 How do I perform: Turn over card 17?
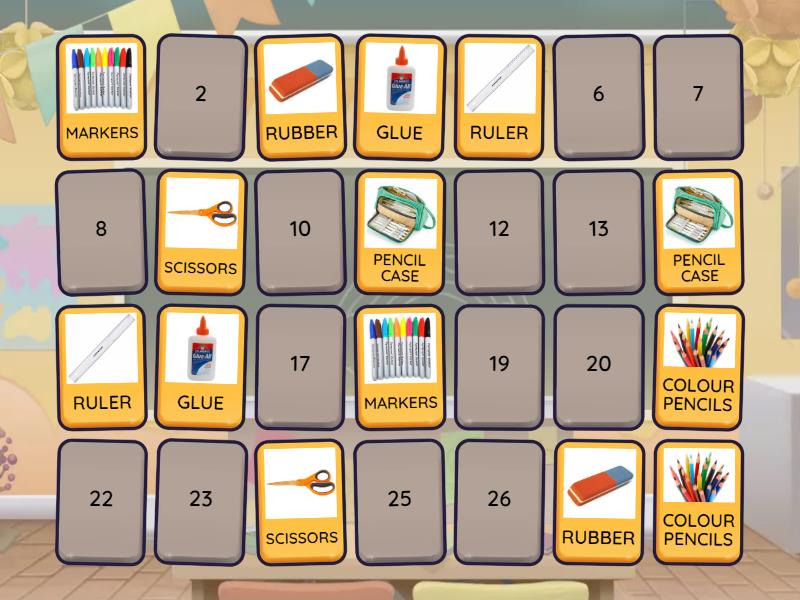300,364
